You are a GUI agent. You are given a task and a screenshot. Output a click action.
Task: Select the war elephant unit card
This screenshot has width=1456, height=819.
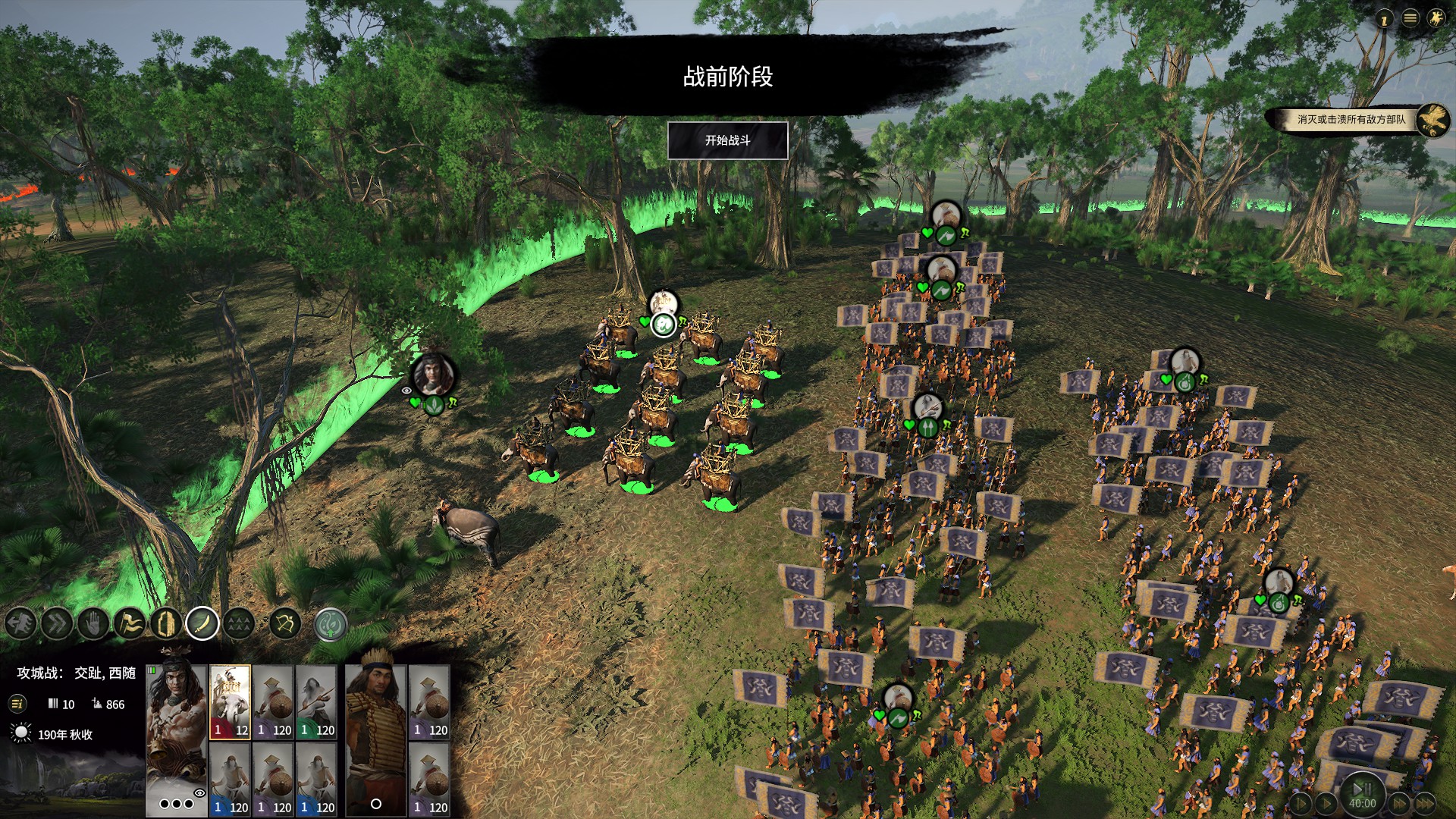230,701
